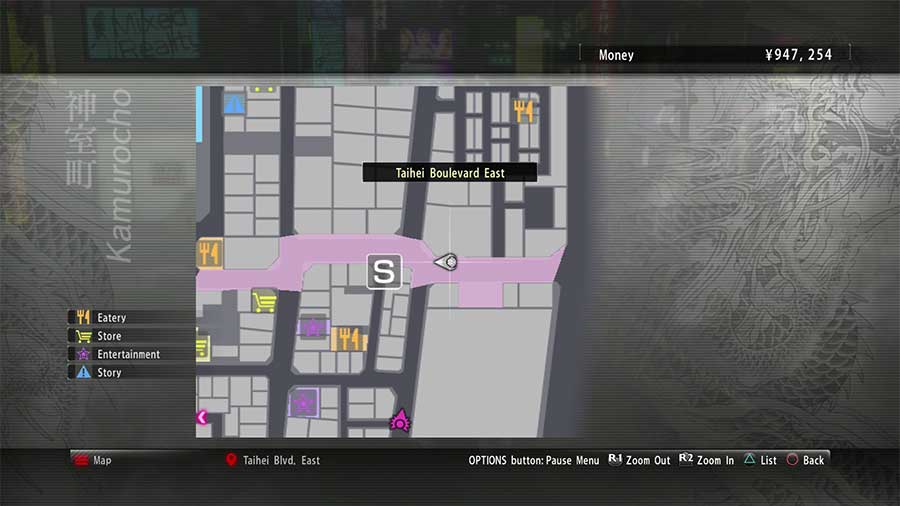
Task: Highlight the Entertainment legend entry
Action: point(127,354)
